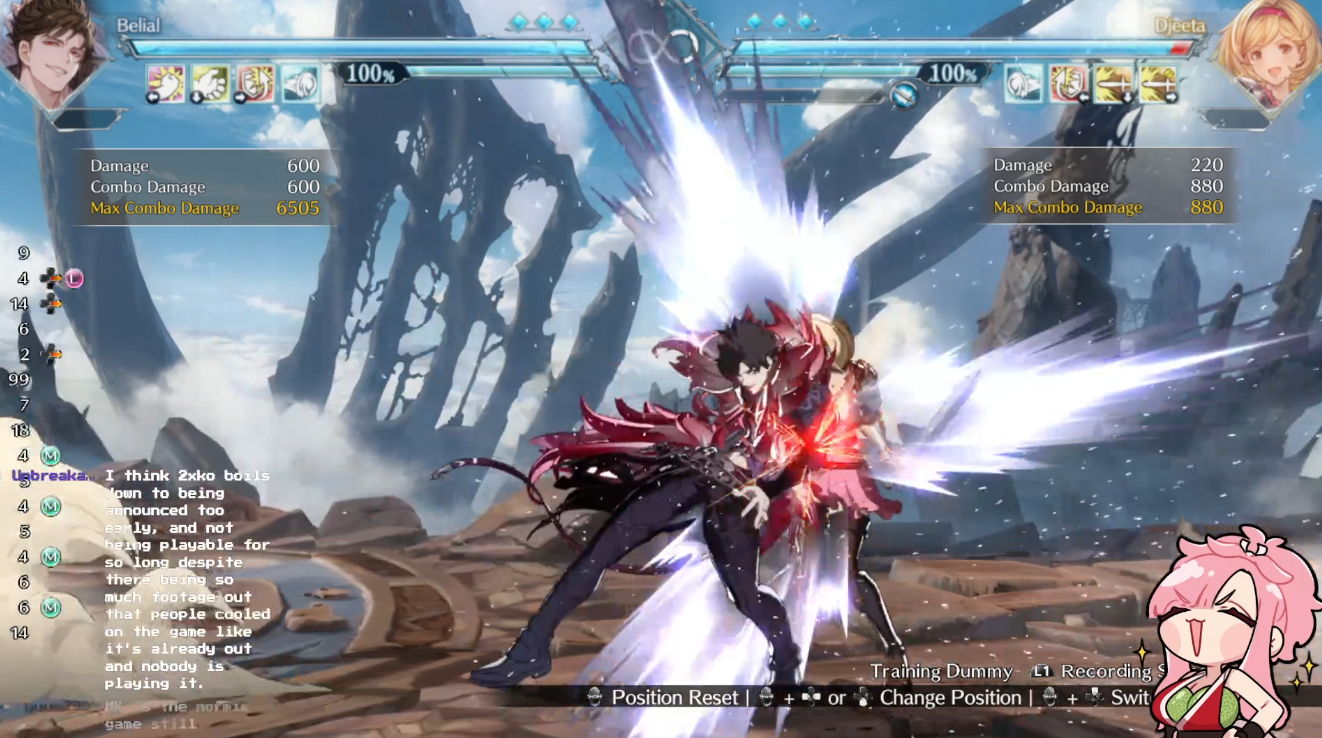Activate Djeeta's teal dash skill icon
Viewport: 1322px width, 738px height.
1023,84
